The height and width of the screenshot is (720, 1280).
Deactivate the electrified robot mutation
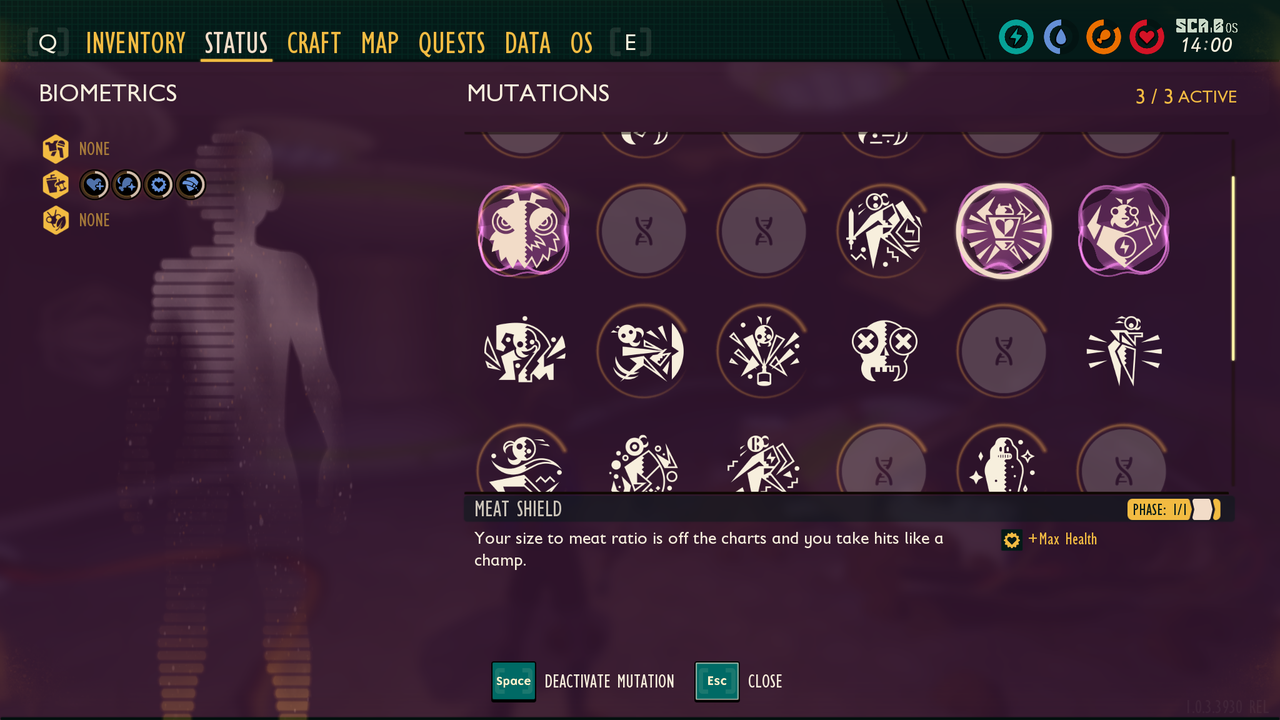[x=1123, y=231]
